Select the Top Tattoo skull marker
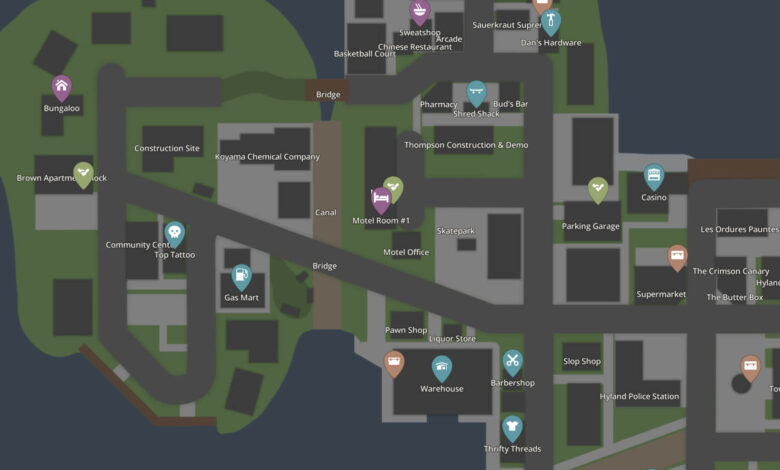 (x=175, y=234)
